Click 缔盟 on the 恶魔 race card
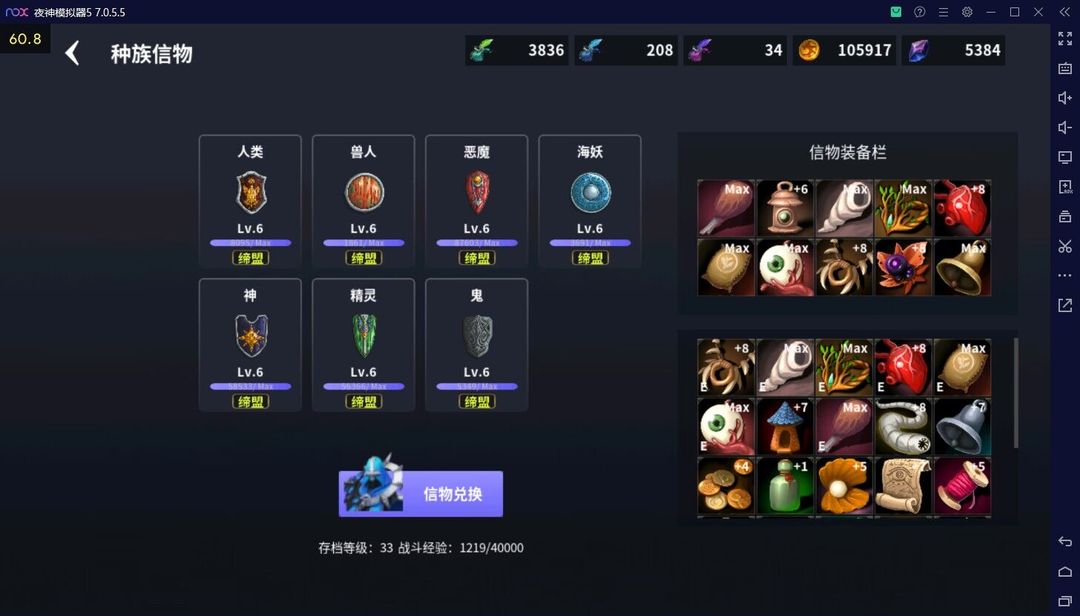Viewport: 1080px width, 616px height. tap(476, 258)
